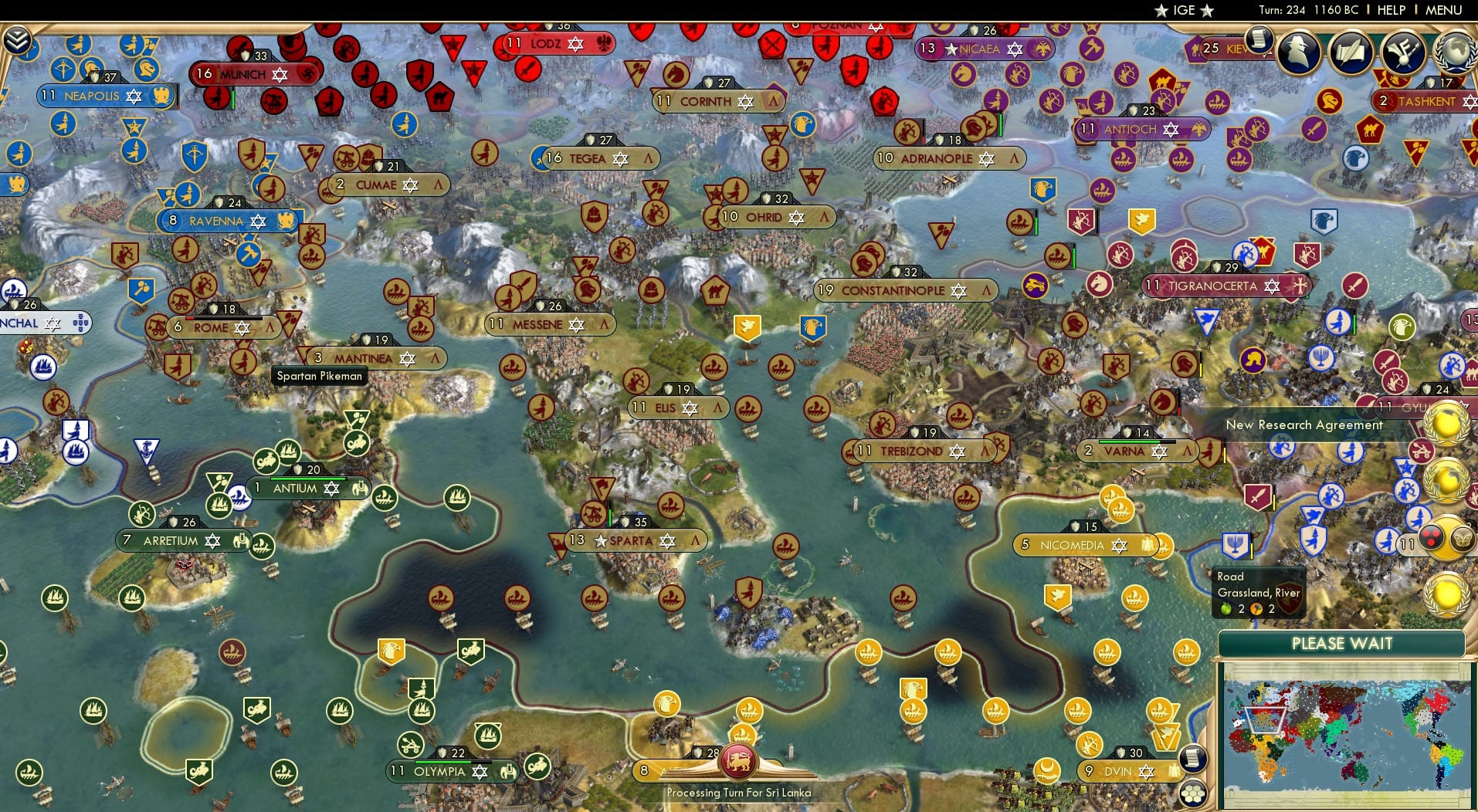Toggle selection of the Spartan Pikeman unit

[319, 376]
